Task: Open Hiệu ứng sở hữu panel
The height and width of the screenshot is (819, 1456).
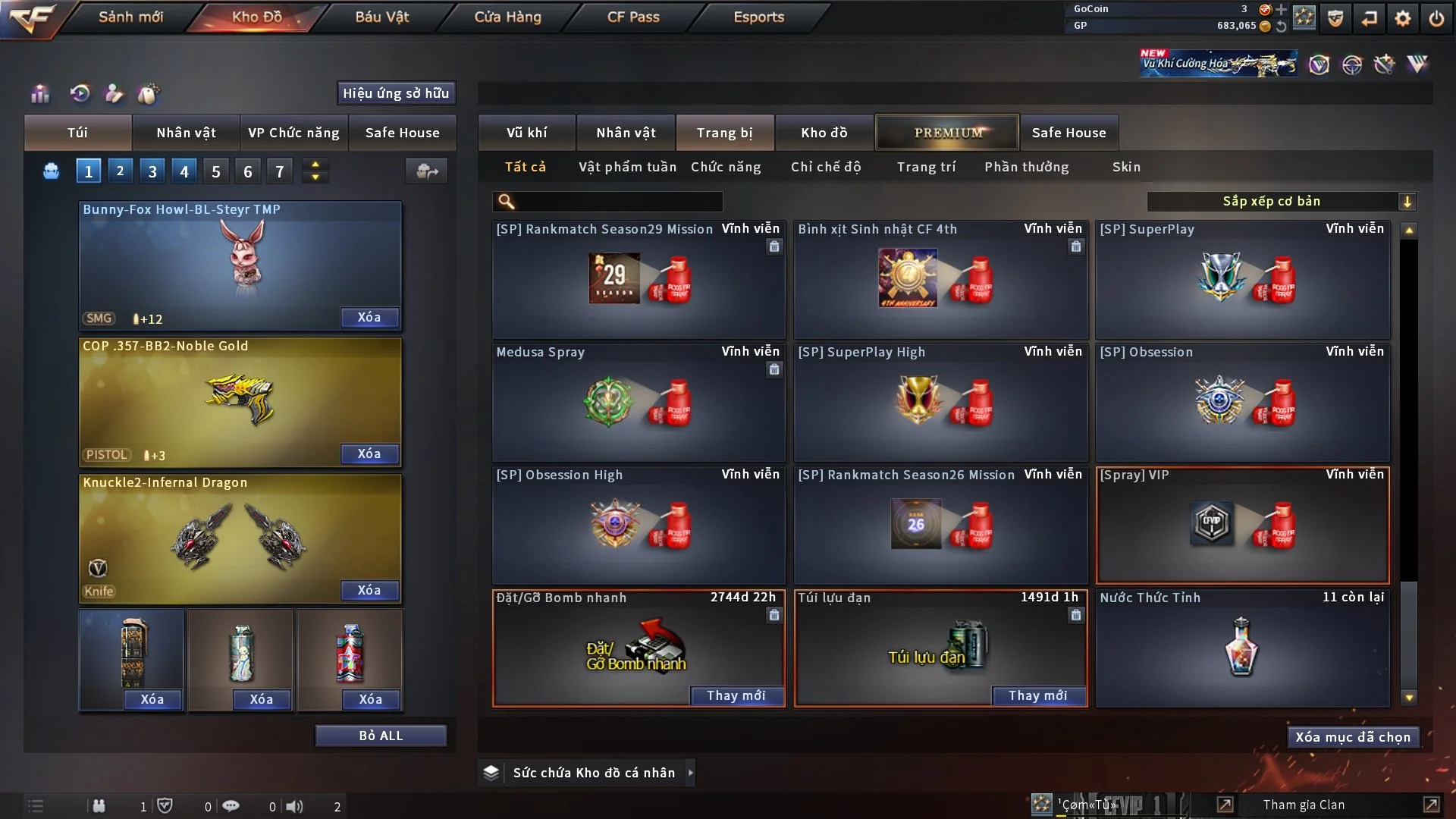Action: 396,93
